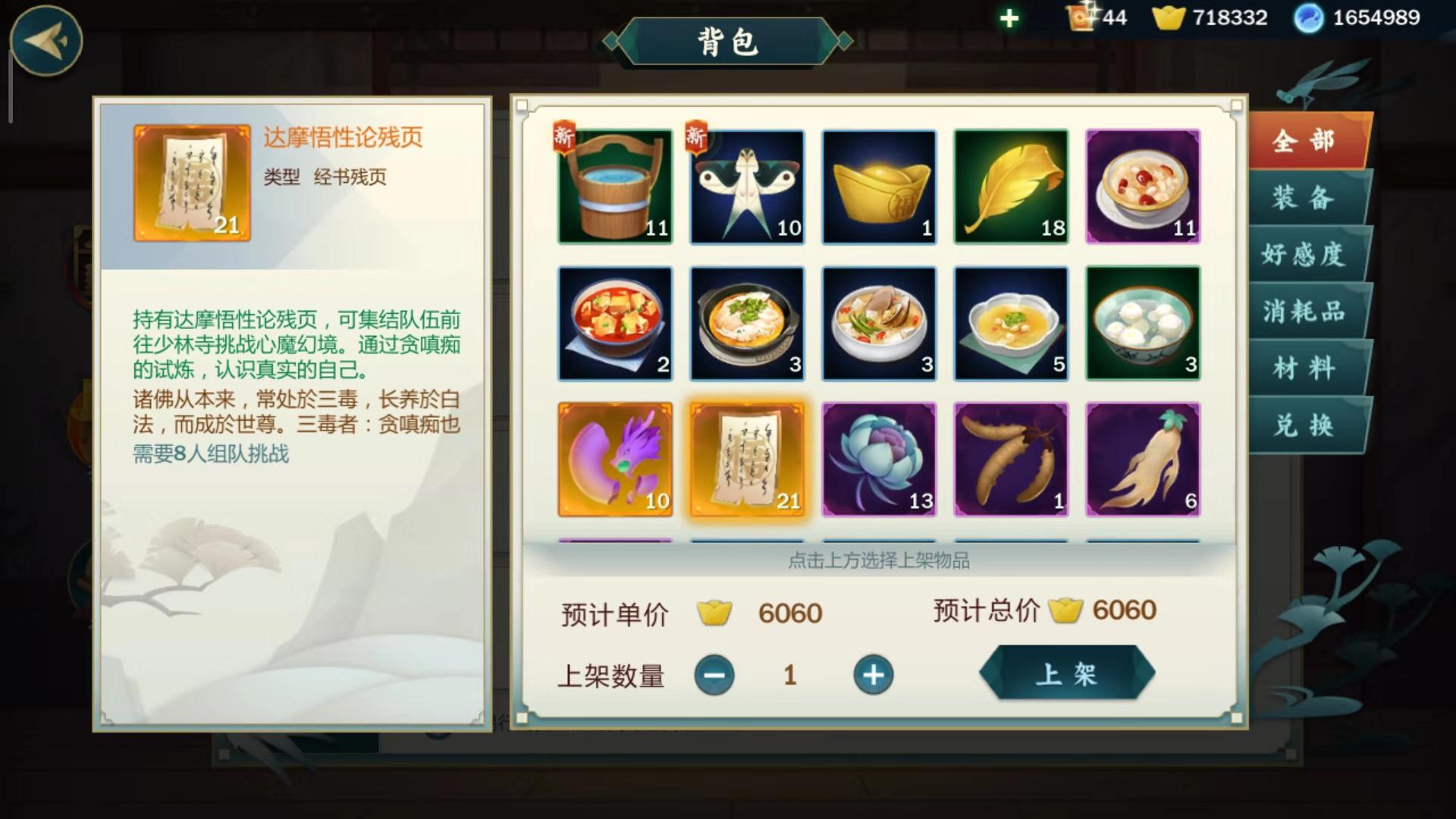Select the mapo tofu dish item
The height and width of the screenshot is (819, 1456).
[x=614, y=323]
